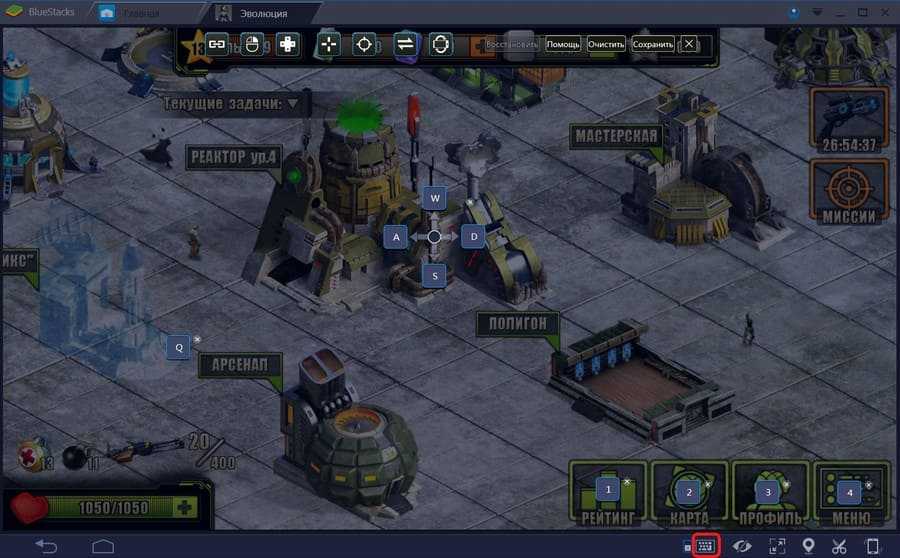Click the Сохранить button in keymap toolbar
The height and width of the screenshot is (558, 900).
[x=652, y=45]
